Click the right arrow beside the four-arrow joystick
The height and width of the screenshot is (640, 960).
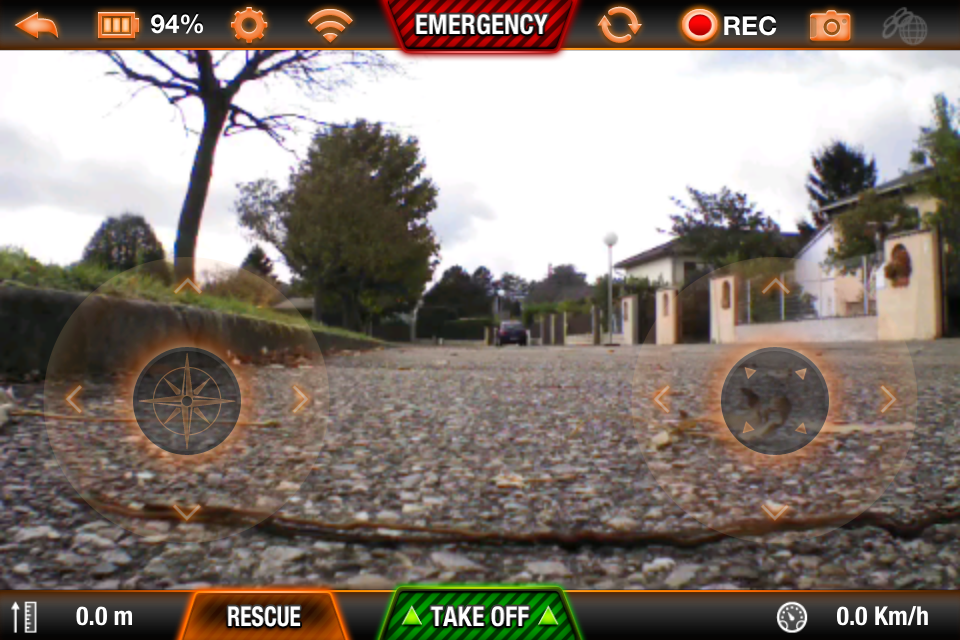[x=888, y=400]
